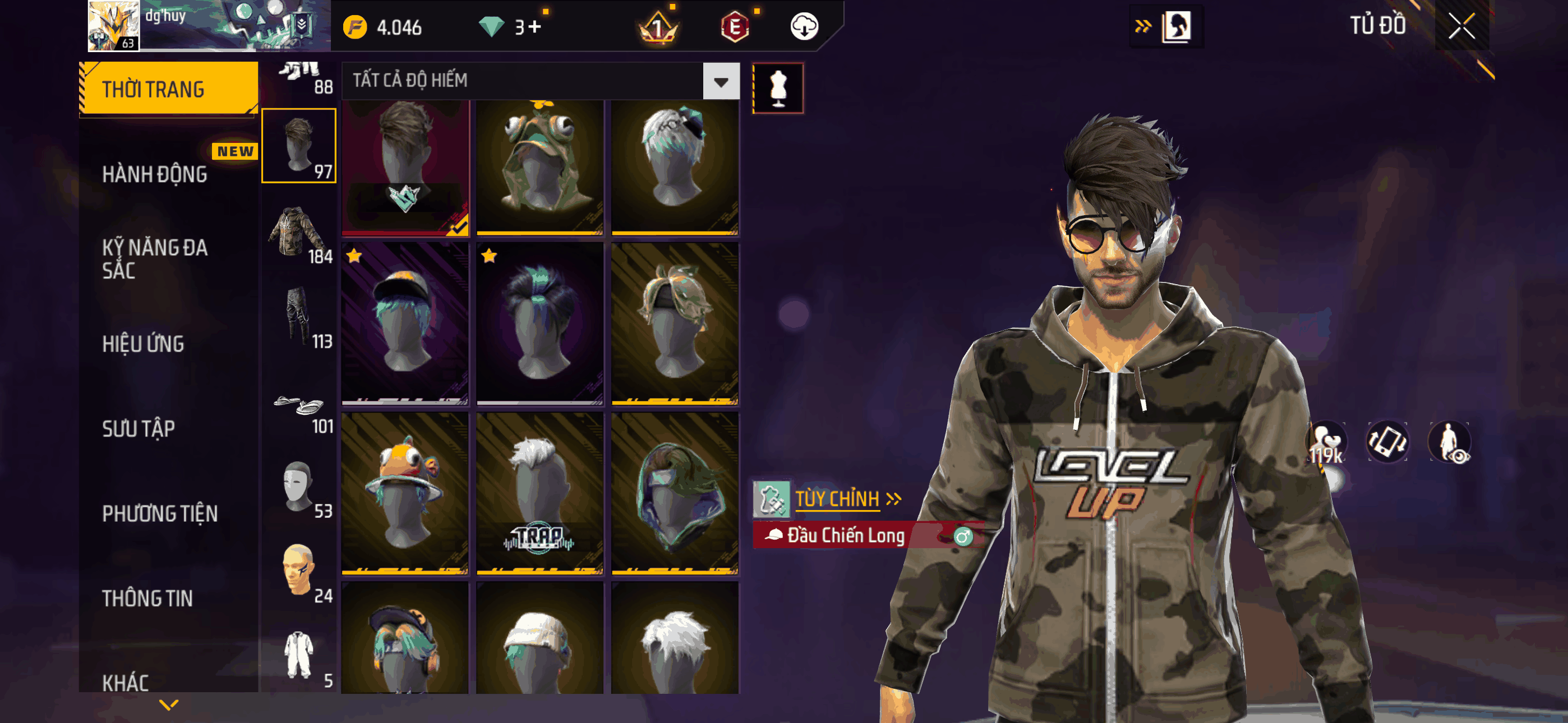The width and height of the screenshot is (1568, 723).
Task: Choose the mask category with 53 items
Action: click(x=299, y=487)
